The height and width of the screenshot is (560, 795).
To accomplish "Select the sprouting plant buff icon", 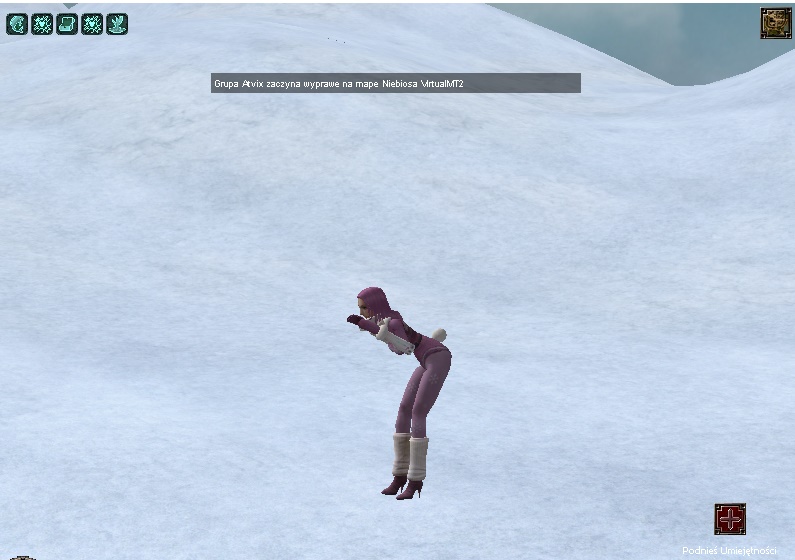I will coord(117,23).
